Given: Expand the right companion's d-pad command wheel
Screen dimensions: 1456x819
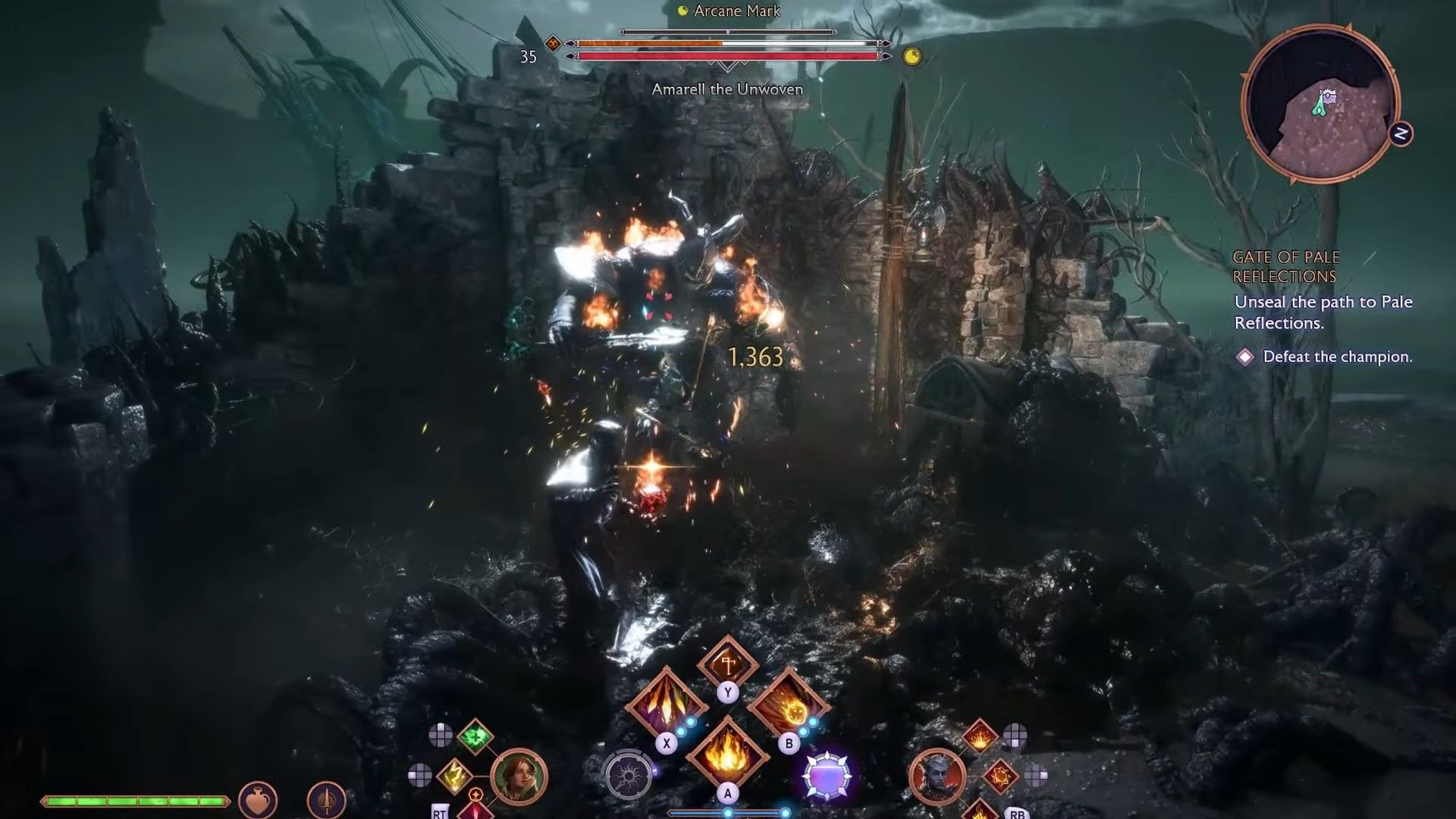Looking at the screenshot, I should [x=1036, y=775].
